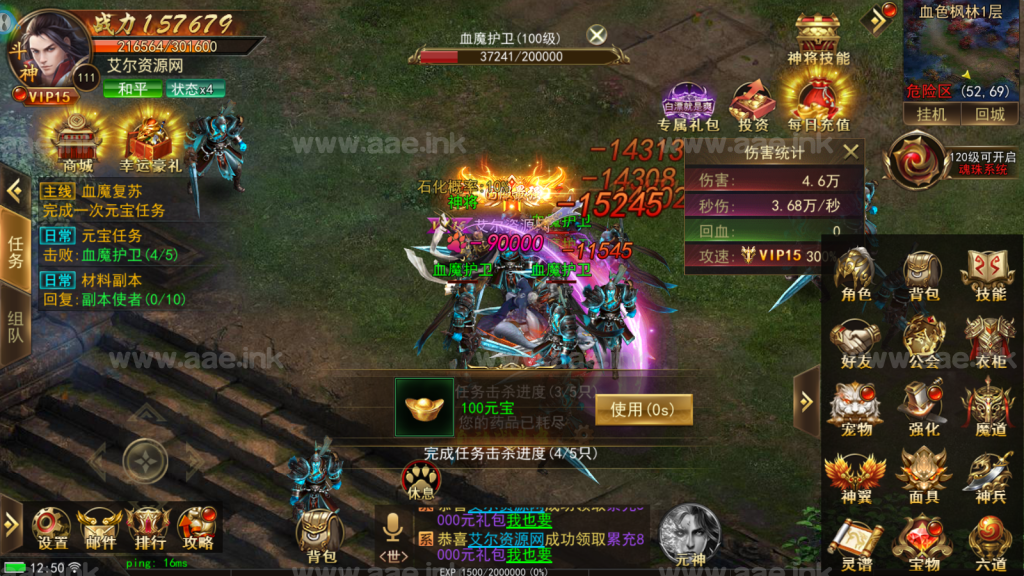Close the 伤害统计 damage panel

coord(851,152)
